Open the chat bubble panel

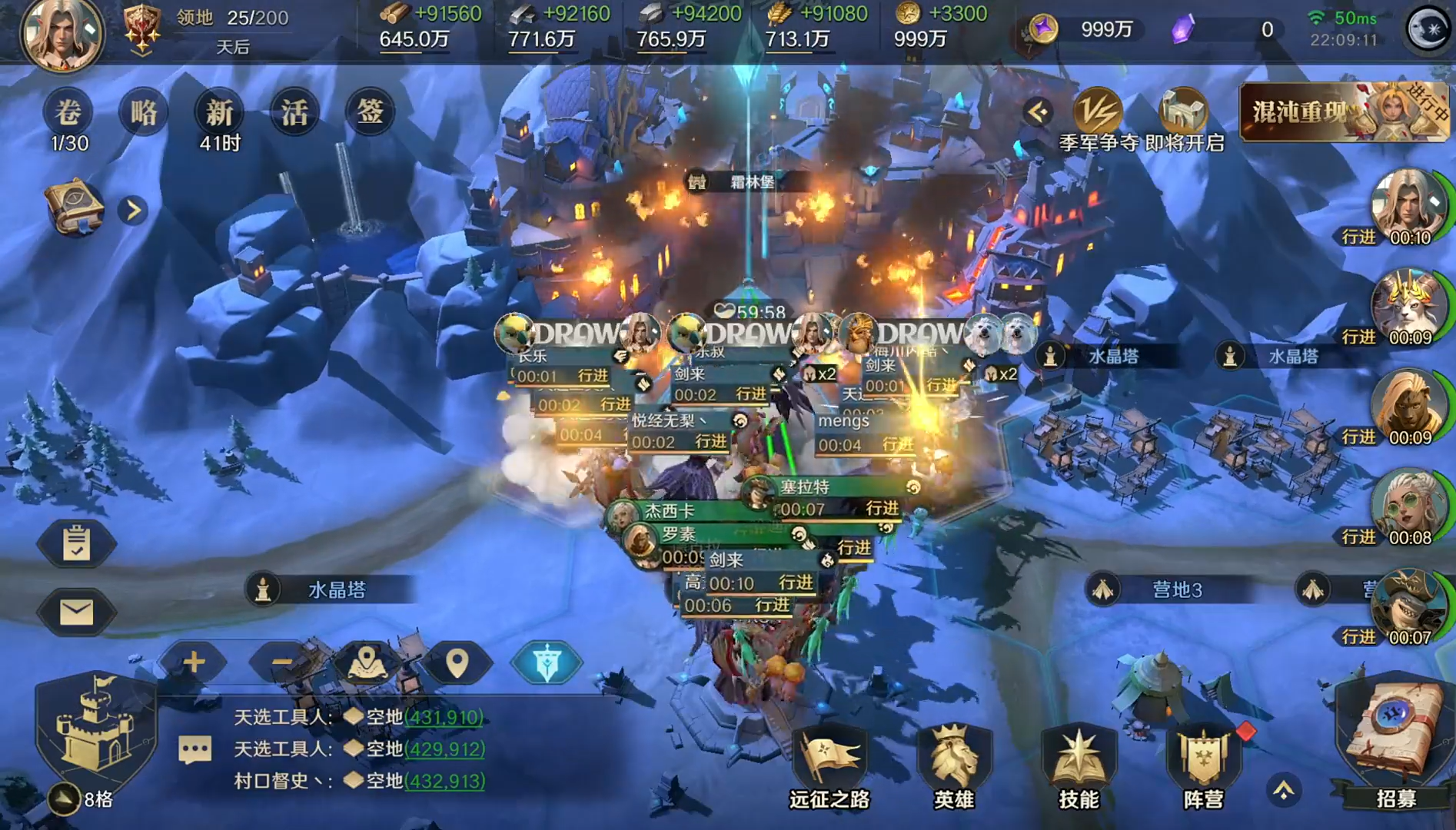click(194, 749)
